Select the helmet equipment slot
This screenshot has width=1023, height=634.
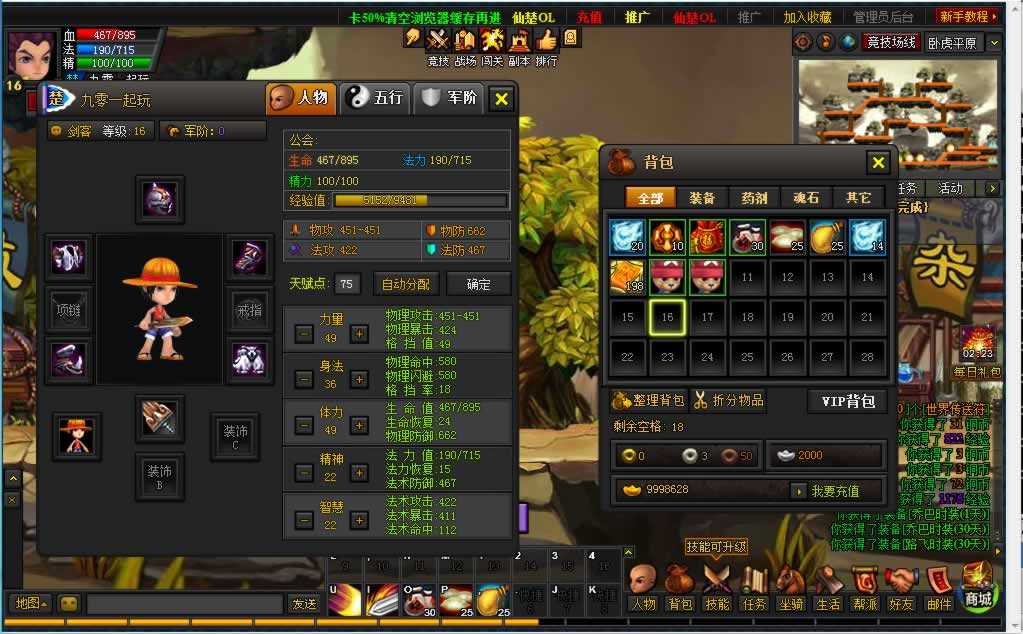[159, 199]
